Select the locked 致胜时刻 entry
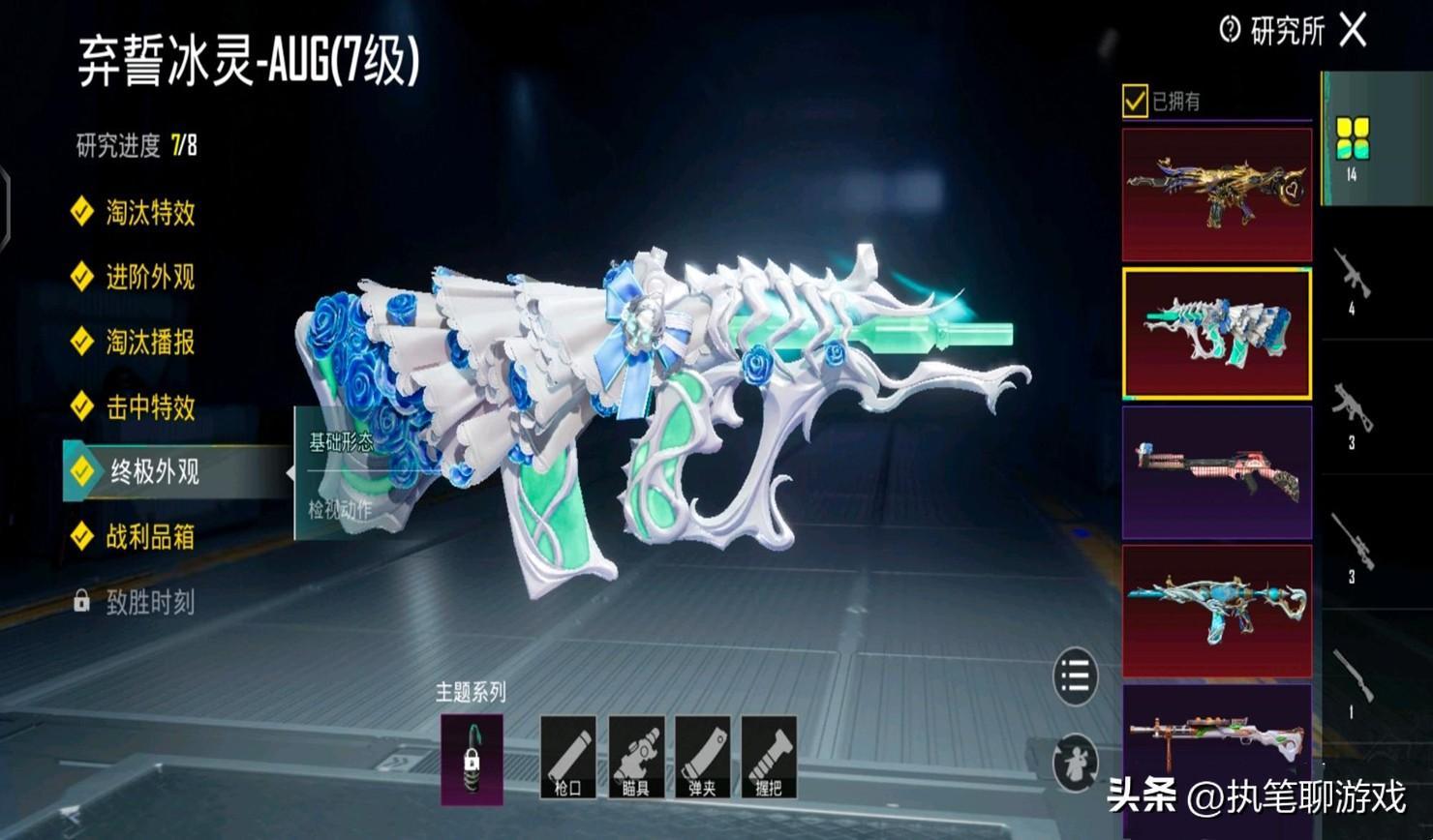Screen dimensions: 1433x840 (149, 602)
